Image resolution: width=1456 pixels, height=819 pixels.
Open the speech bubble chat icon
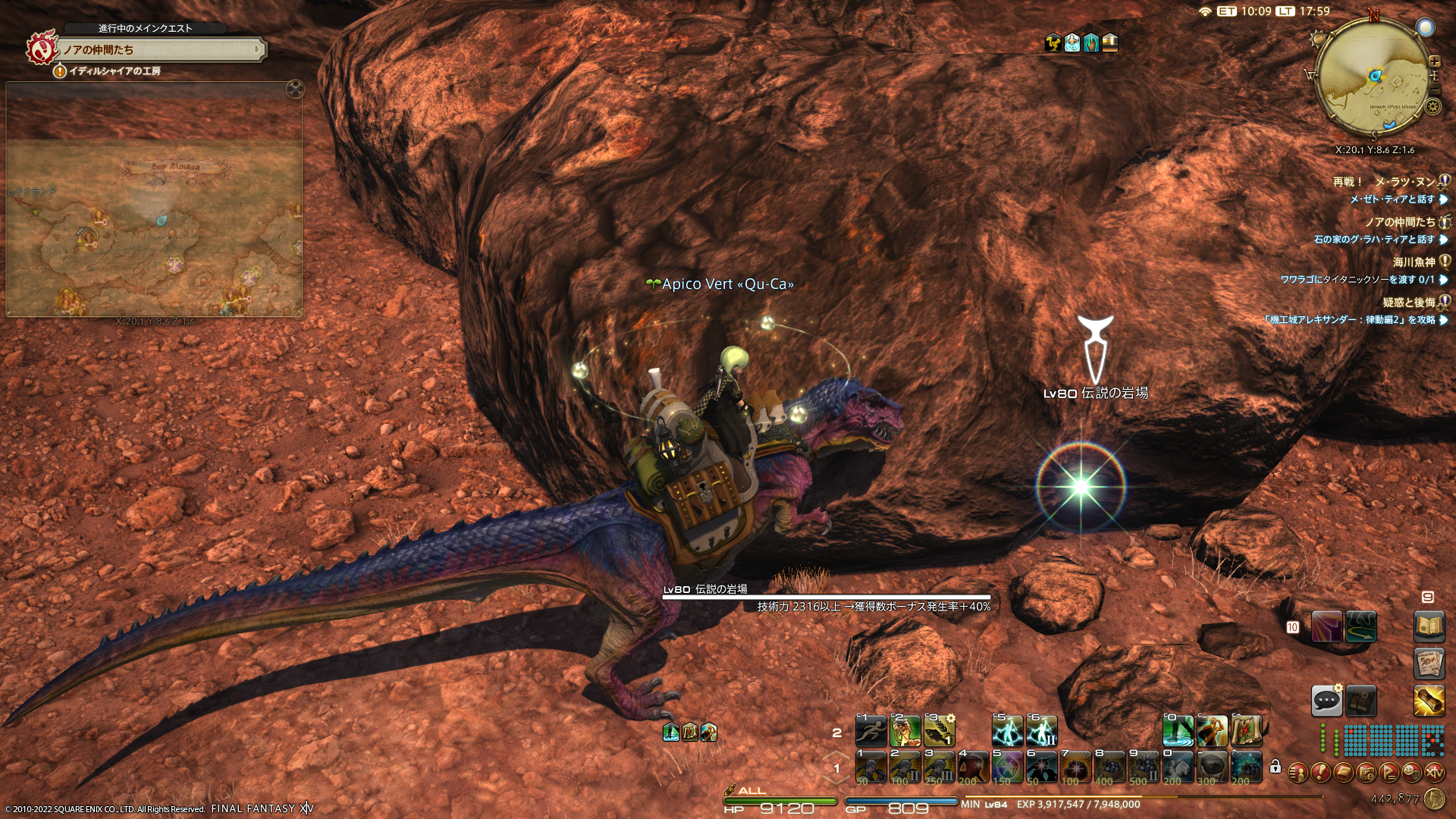click(x=1326, y=701)
